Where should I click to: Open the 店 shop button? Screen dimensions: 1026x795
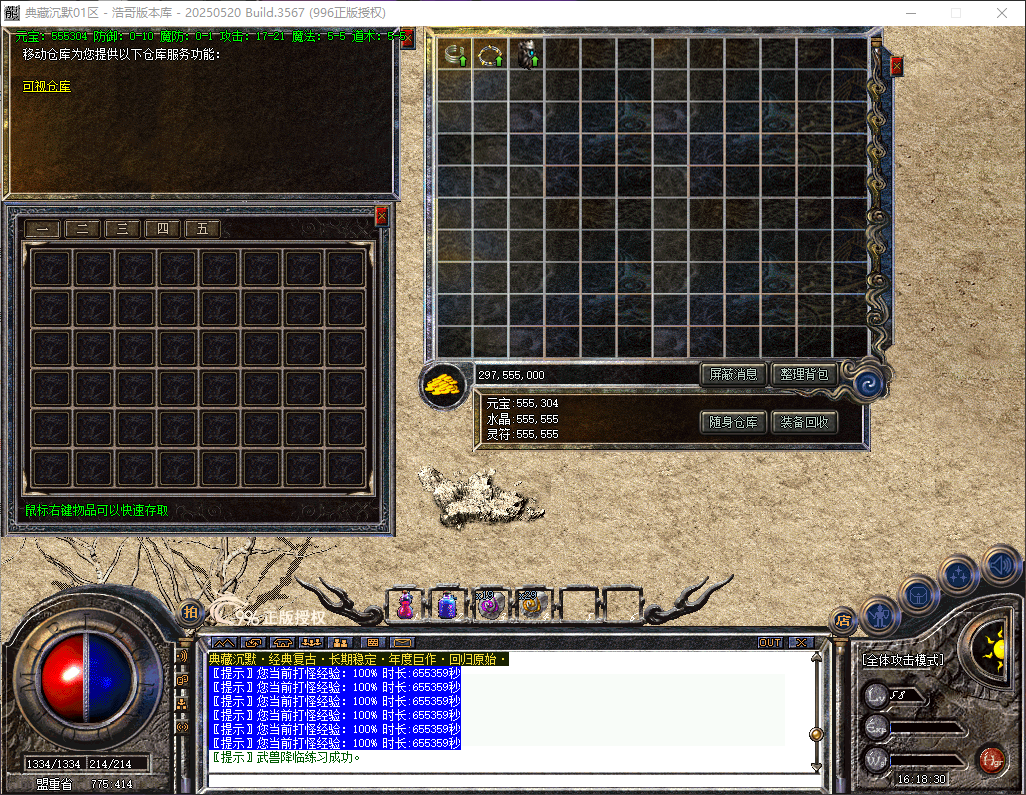pyautogui.click(x=842, y=621)
